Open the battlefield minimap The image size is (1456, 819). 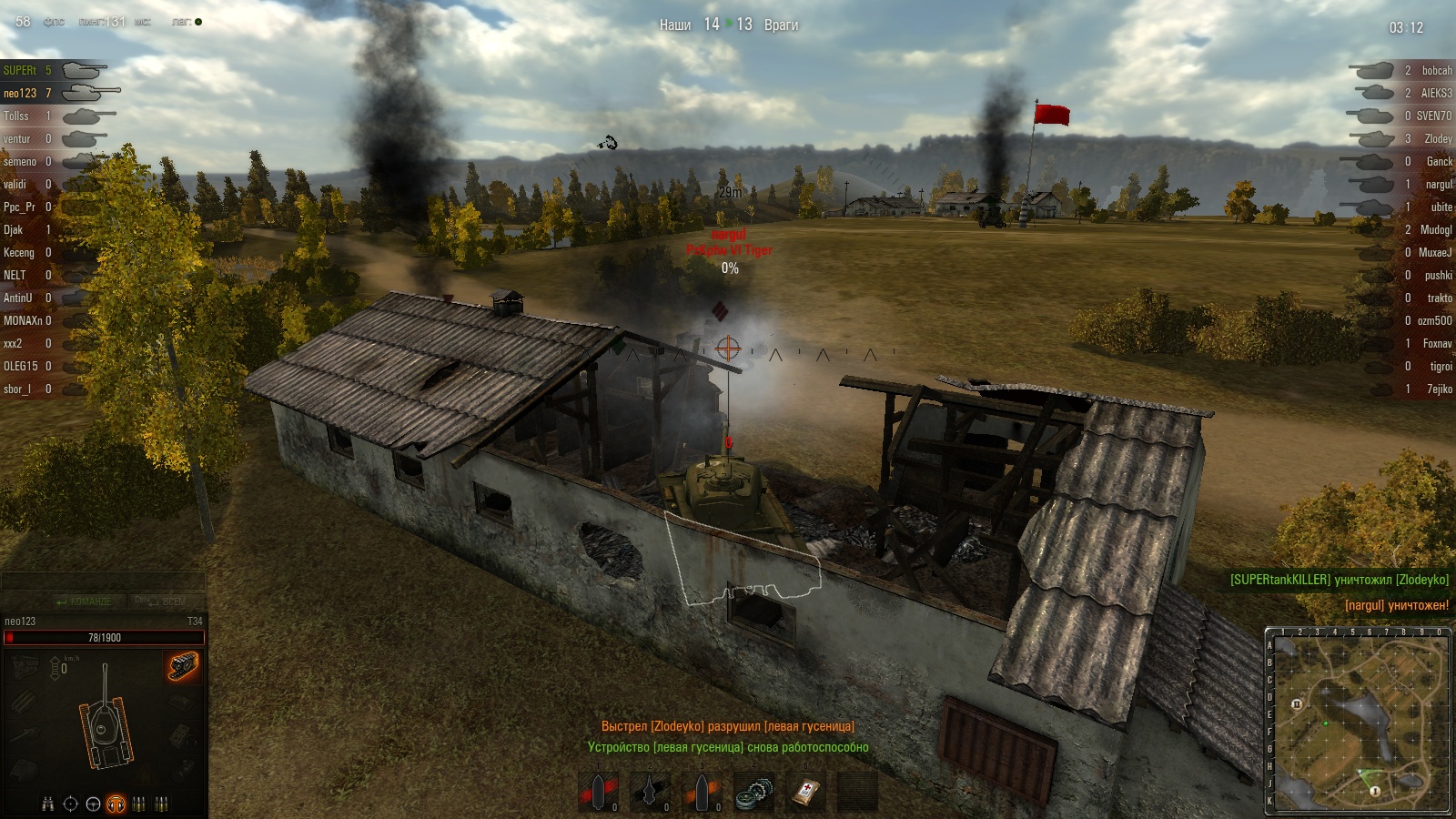point(1361,722)
